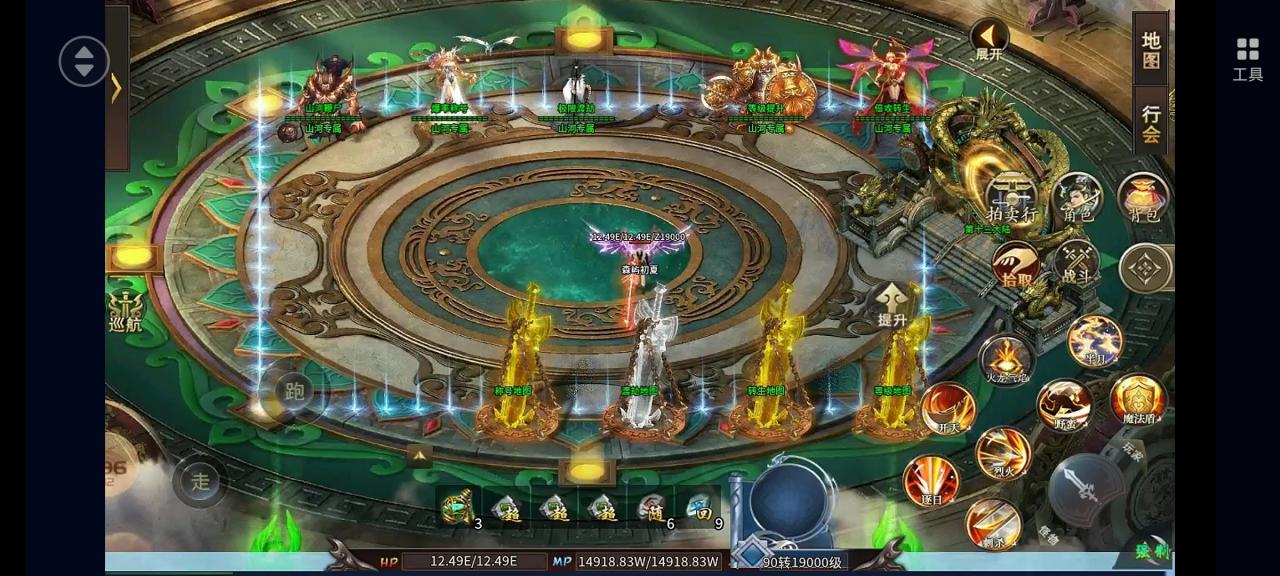Click the 提升 upgrade arrow button

[892, 304]
